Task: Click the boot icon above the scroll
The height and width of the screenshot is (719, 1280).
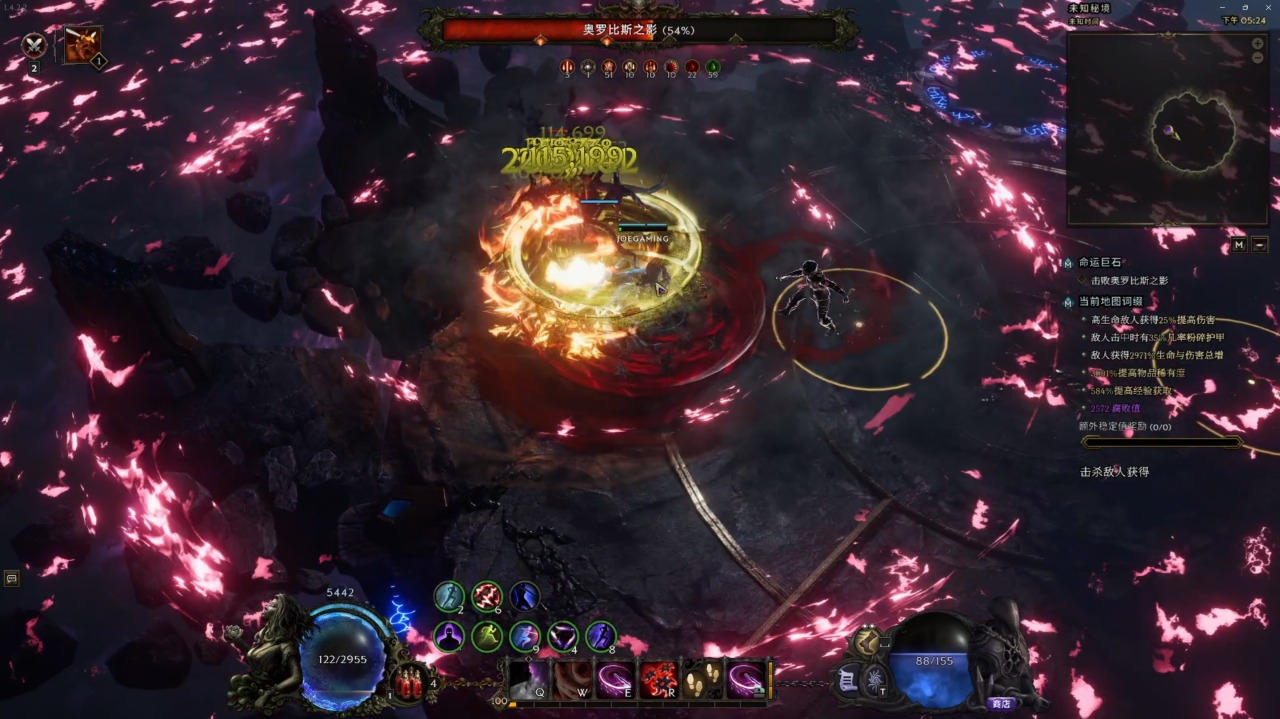Action: [866, 642]
